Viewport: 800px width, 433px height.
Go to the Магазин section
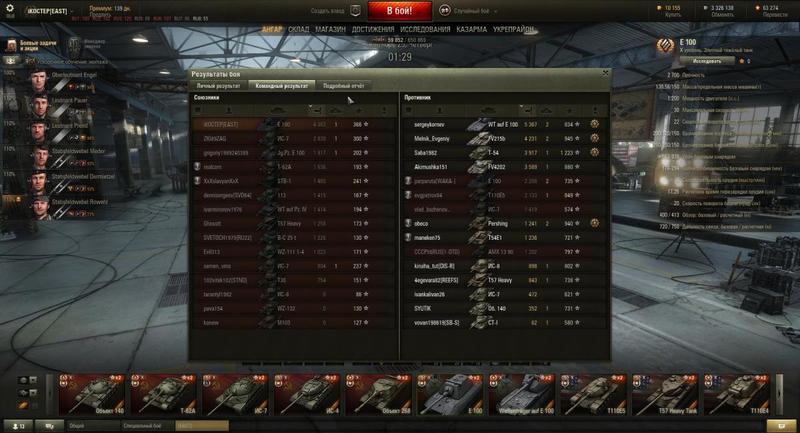click(332, 30)
